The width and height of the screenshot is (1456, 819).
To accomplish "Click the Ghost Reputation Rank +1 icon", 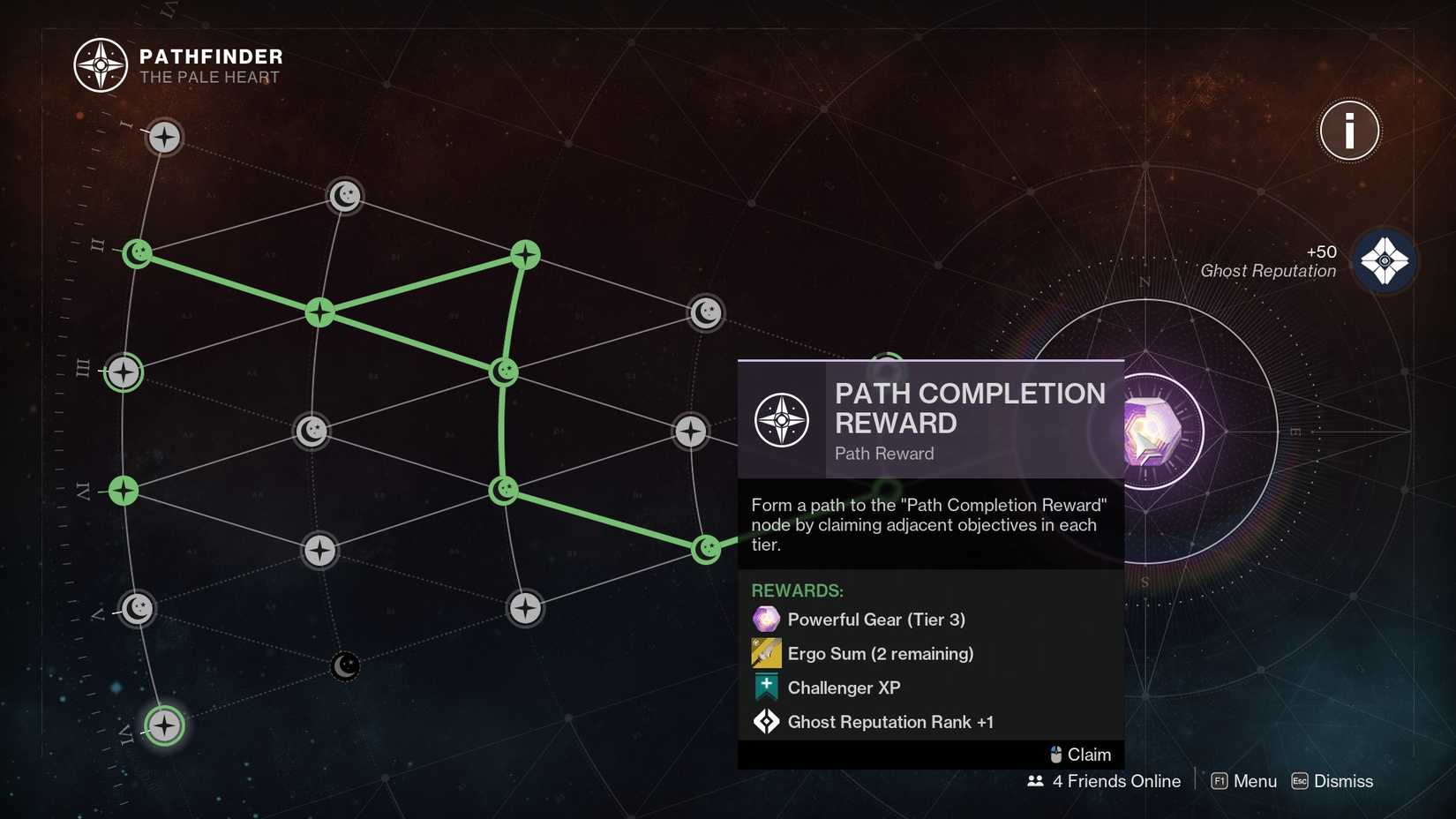I will coord(764,721).
